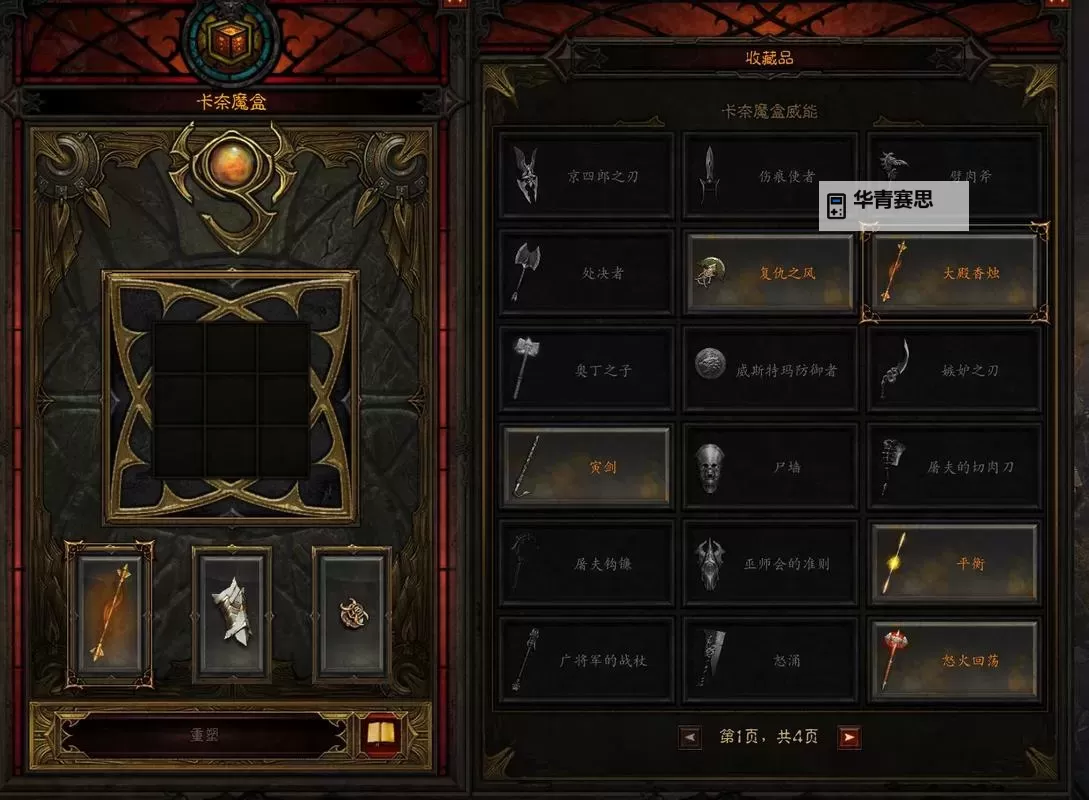Select the highlighted 复仇之风 power
Viewport: 1089px width, 800px height.
point(769,273)
